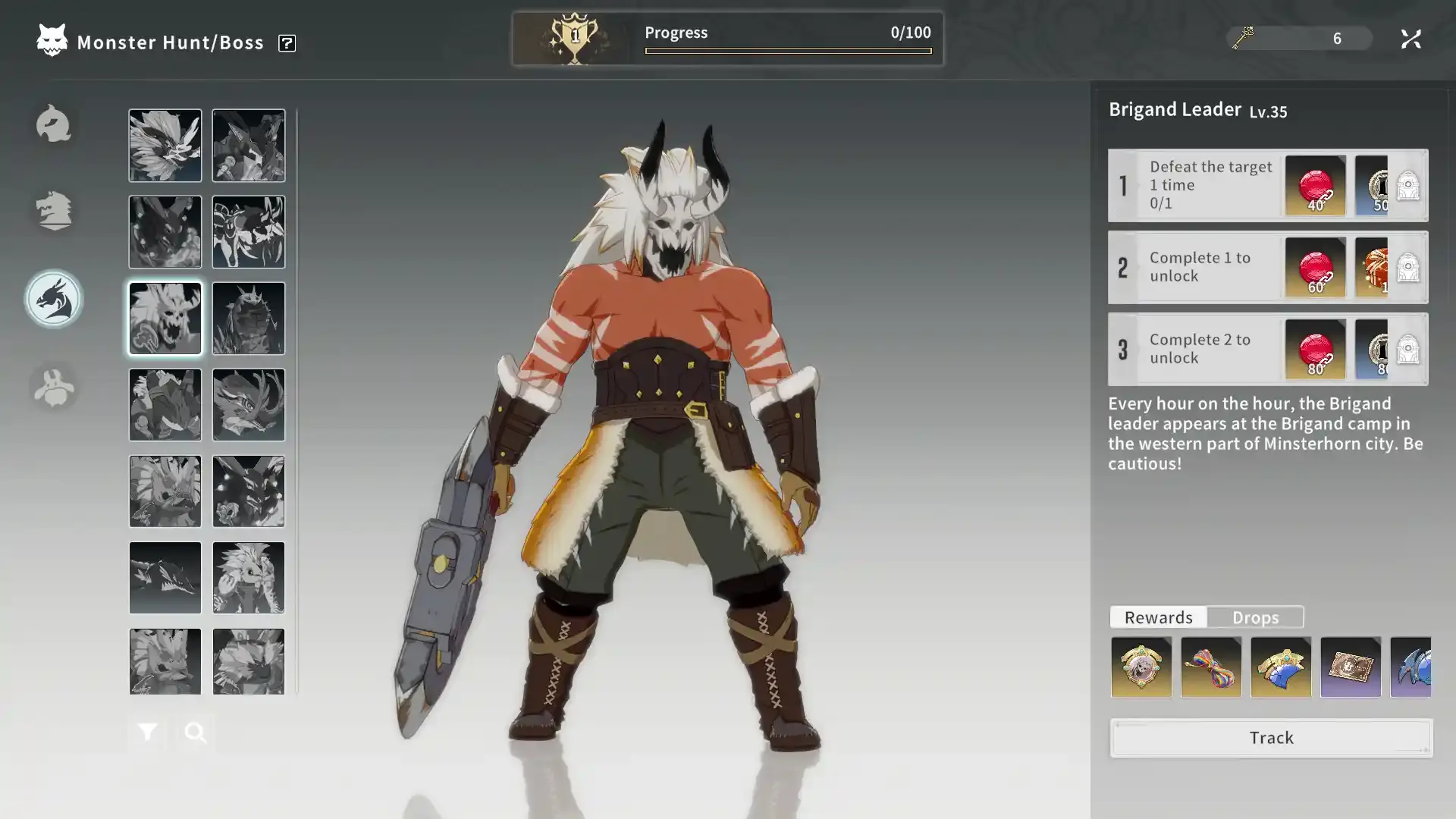Inspect the brown card reward item
The image size is (1456, 819).
tap(1351, 667)
